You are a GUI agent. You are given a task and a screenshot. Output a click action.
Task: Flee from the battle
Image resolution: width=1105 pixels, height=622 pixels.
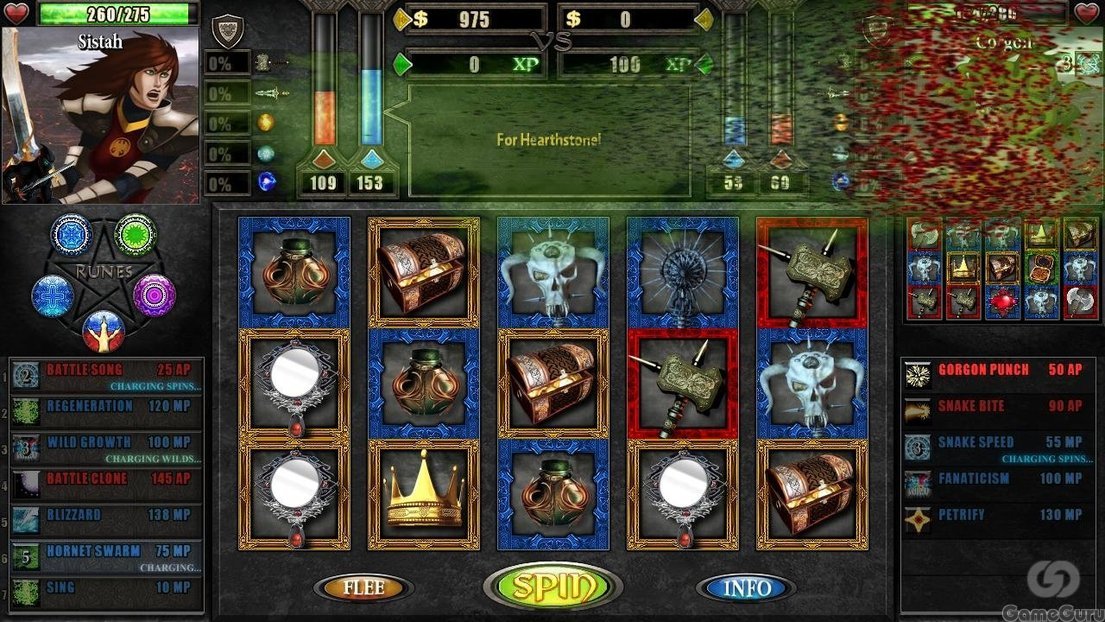[x=364, y=588]
